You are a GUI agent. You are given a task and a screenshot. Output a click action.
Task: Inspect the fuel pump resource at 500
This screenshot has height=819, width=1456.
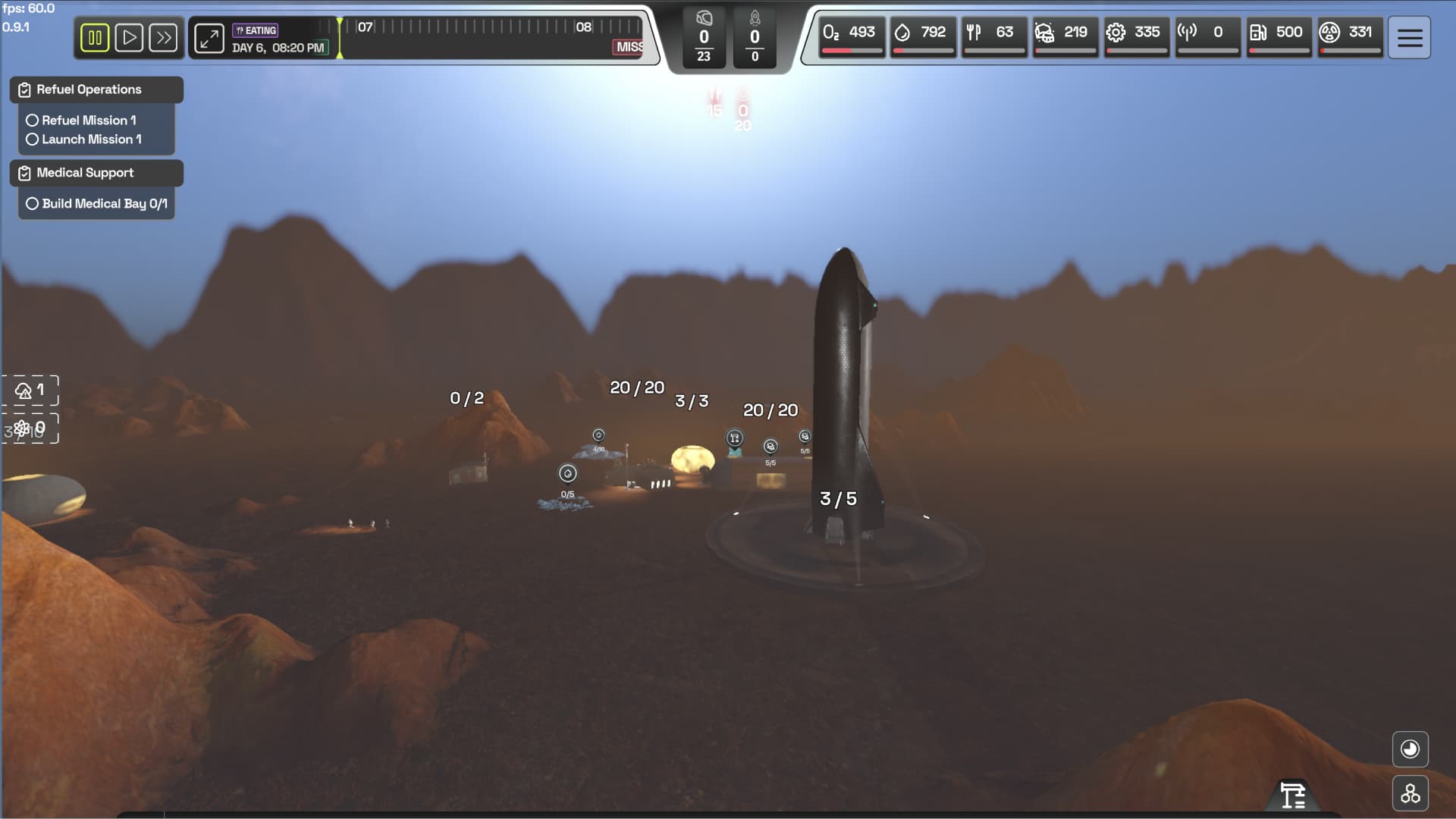[x=1279, y=34]
